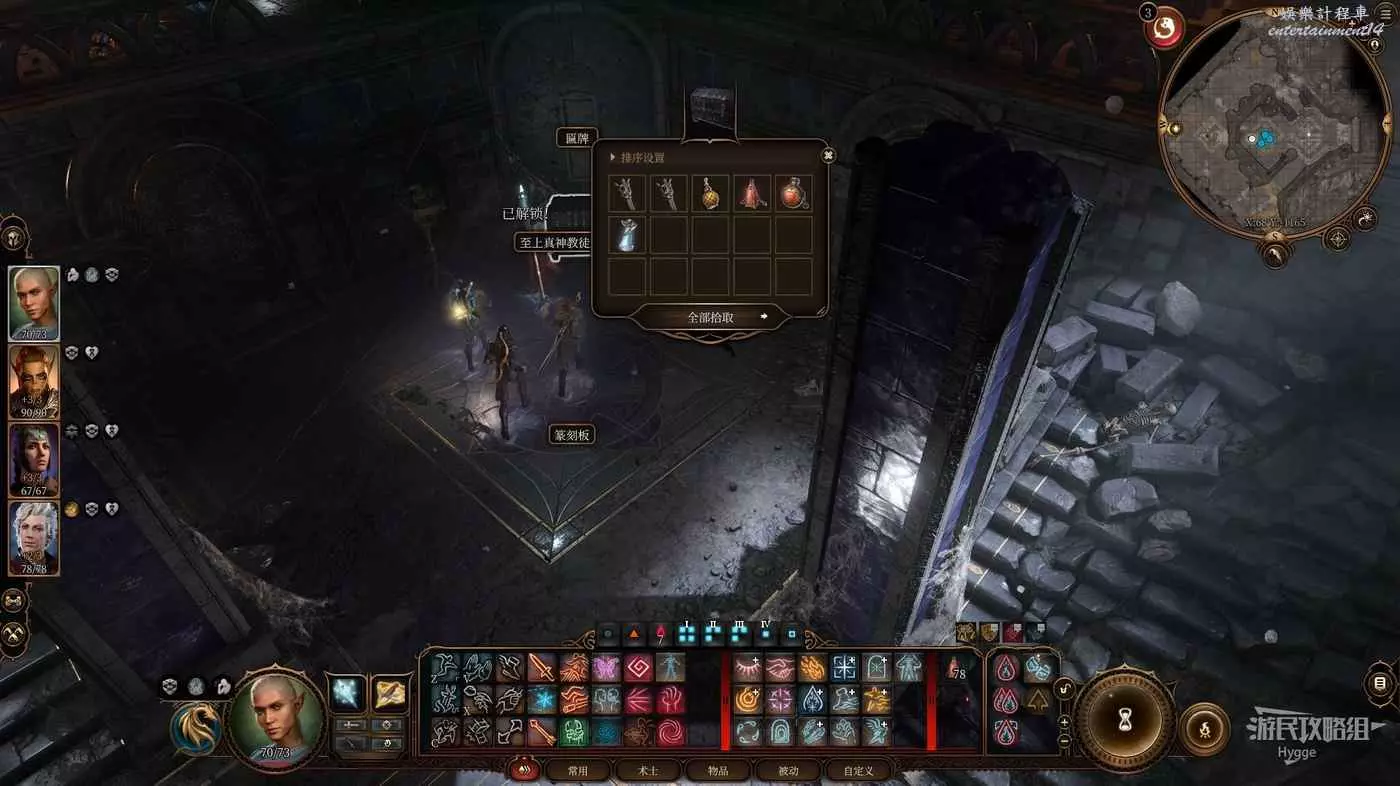Select the white-haired companion portrait
This screenshot has width=1400, height=786.
[x=34, y=538]
